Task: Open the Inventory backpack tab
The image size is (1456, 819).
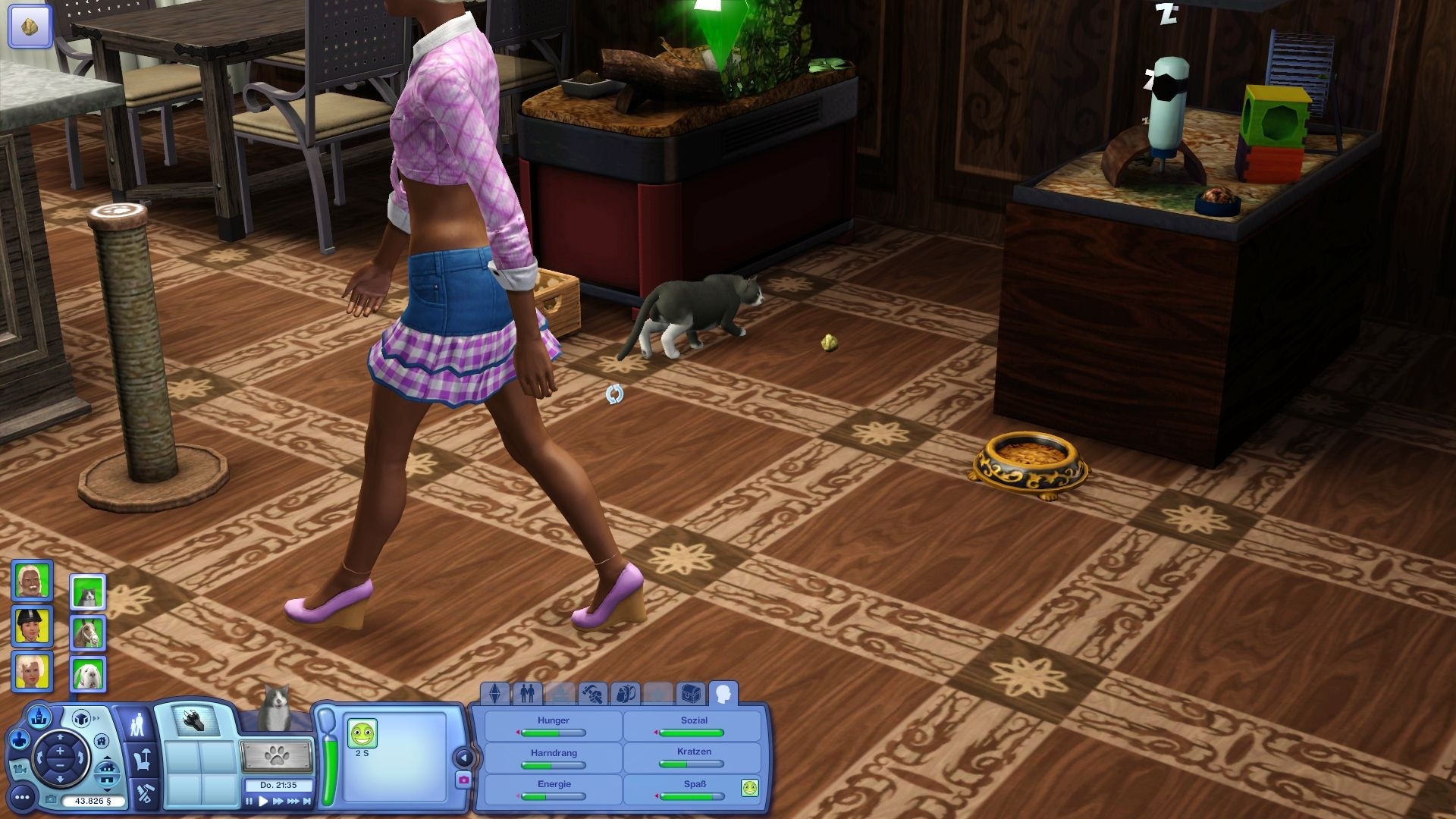Action: (x=626, y=693)
